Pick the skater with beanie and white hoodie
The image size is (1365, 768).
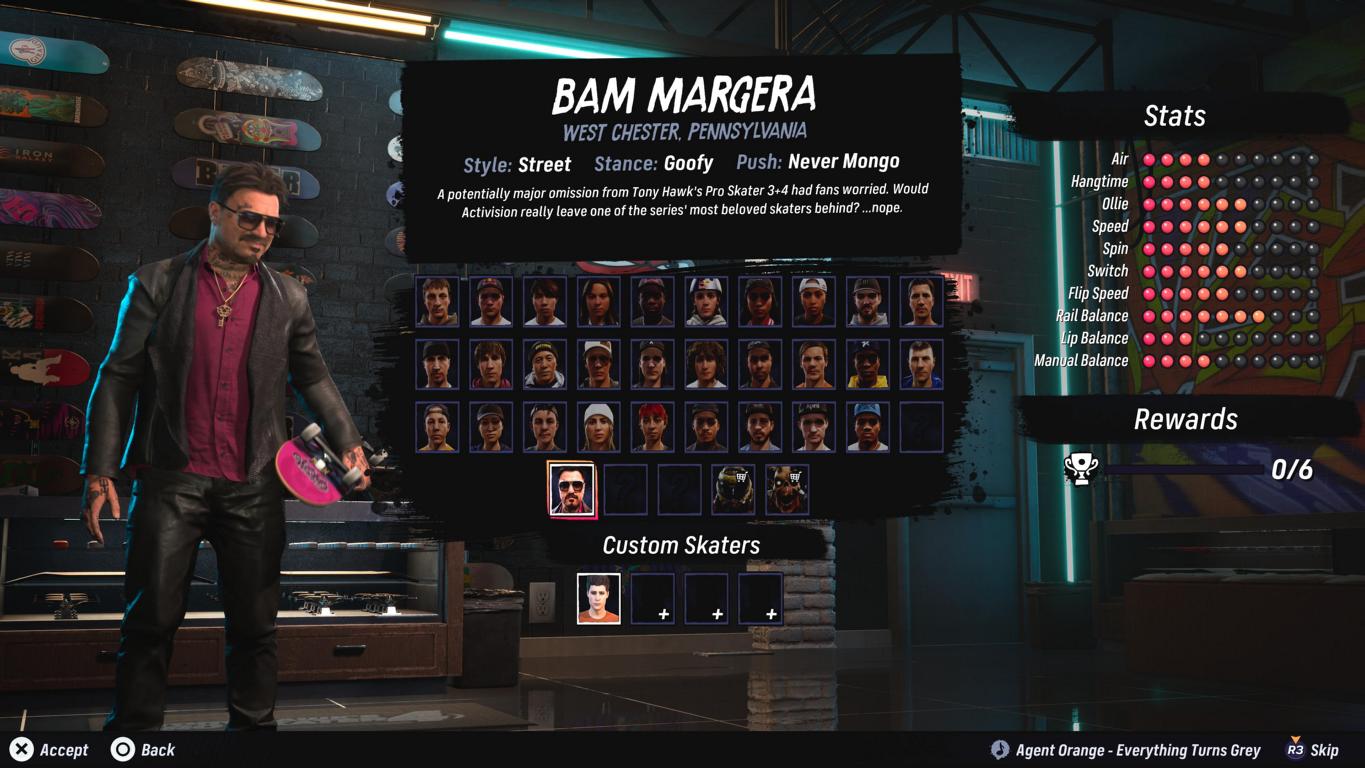[544, 364]
